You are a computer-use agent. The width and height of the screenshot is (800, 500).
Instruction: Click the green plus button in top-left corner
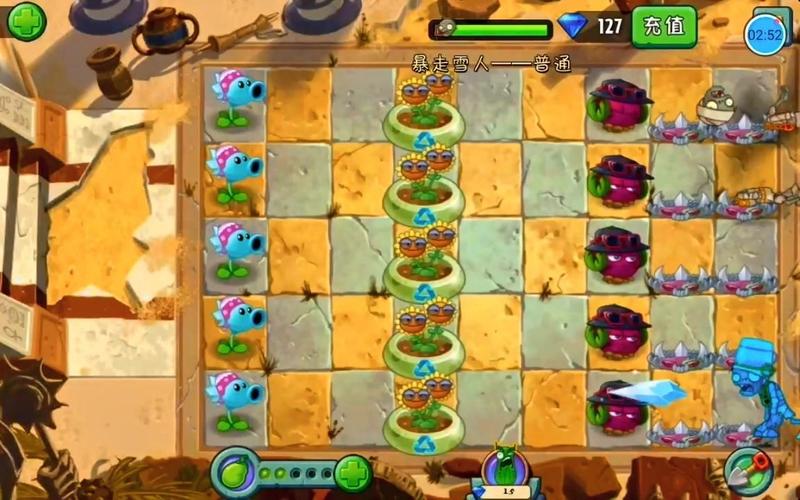click(x=25, y=19)
